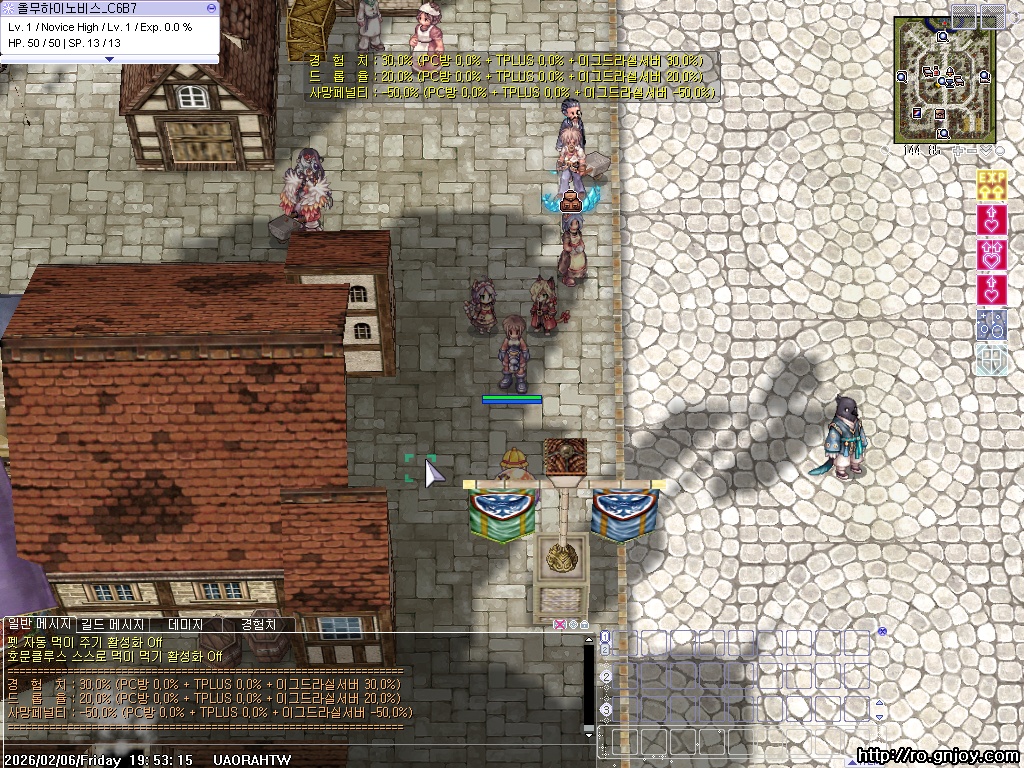Click the yellow EXP boost buff icon
This screenshot has width=1024, height=768.
[x=991, y=185]
